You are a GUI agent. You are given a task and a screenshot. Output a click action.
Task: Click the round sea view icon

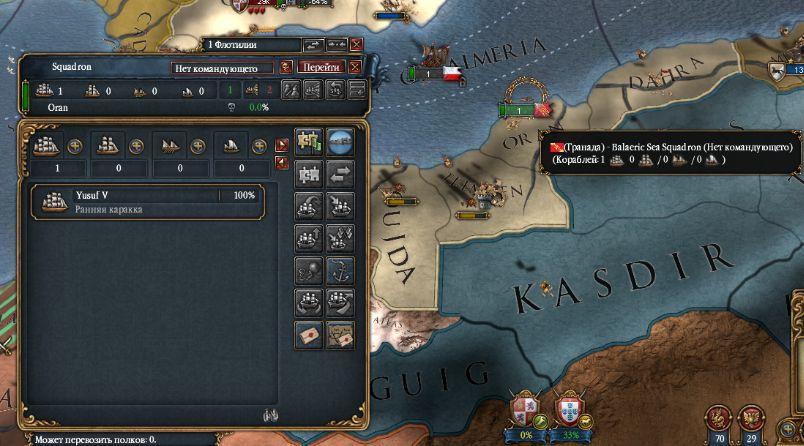341,141
